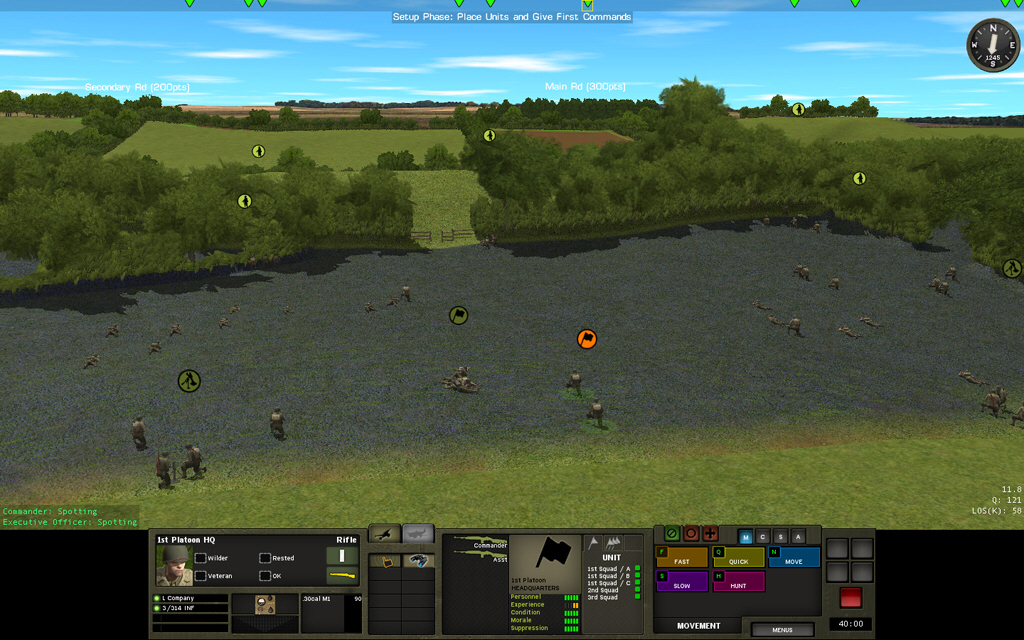
Task: Switch to the S command tab
Action: [780, 537]
